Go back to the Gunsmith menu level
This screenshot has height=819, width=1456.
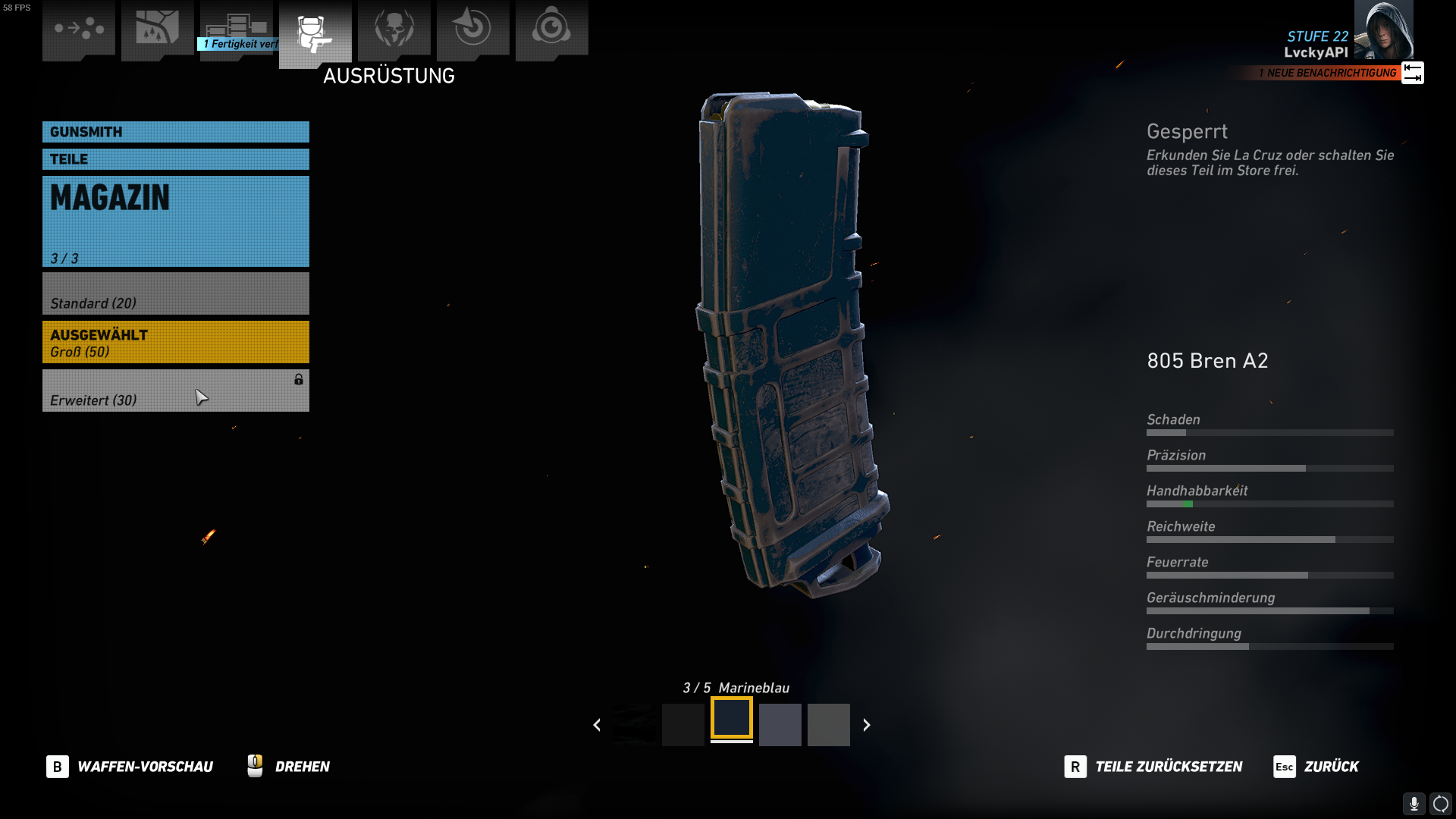(175, 132)
